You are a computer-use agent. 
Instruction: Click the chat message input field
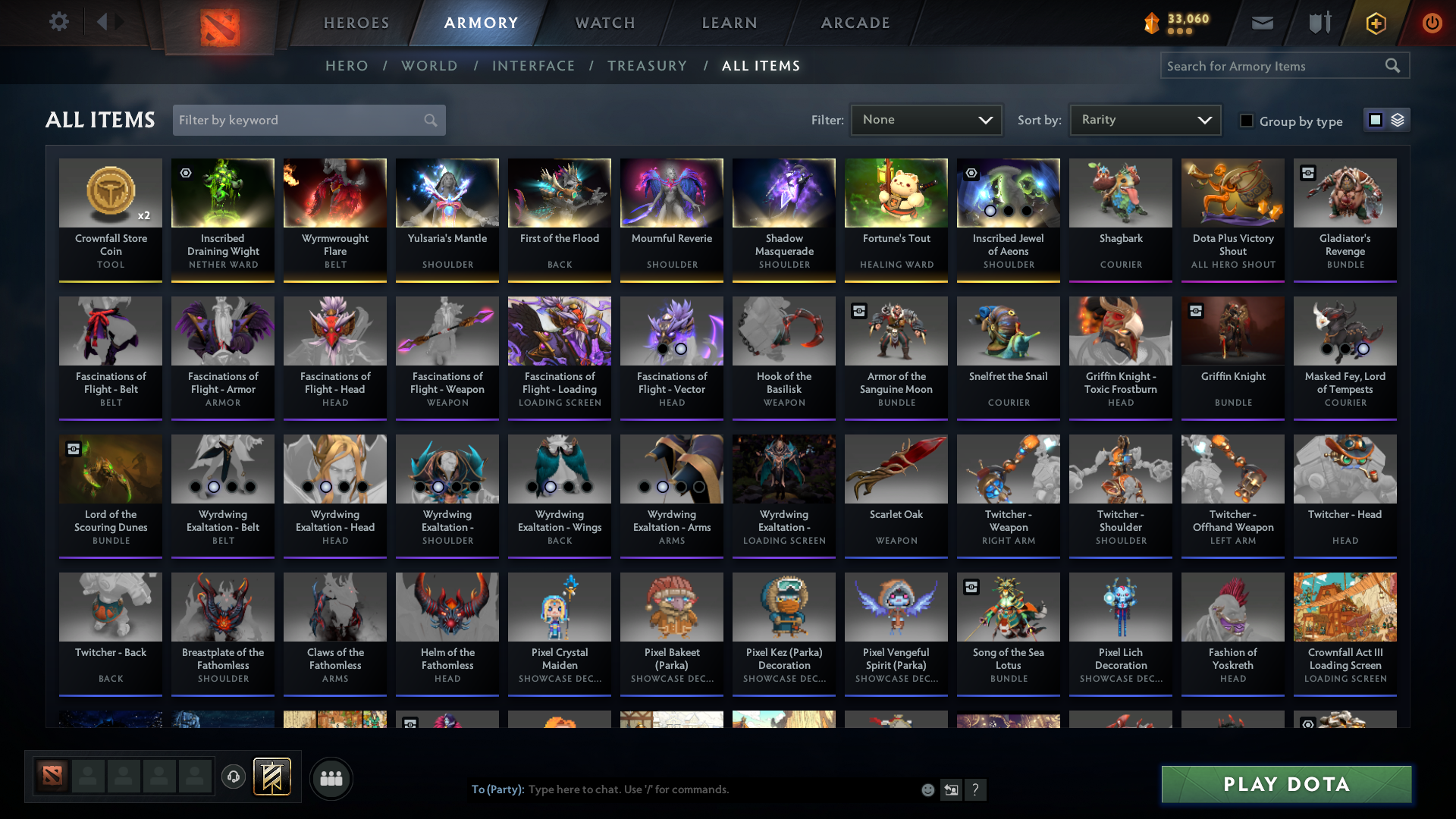(682, 789)
